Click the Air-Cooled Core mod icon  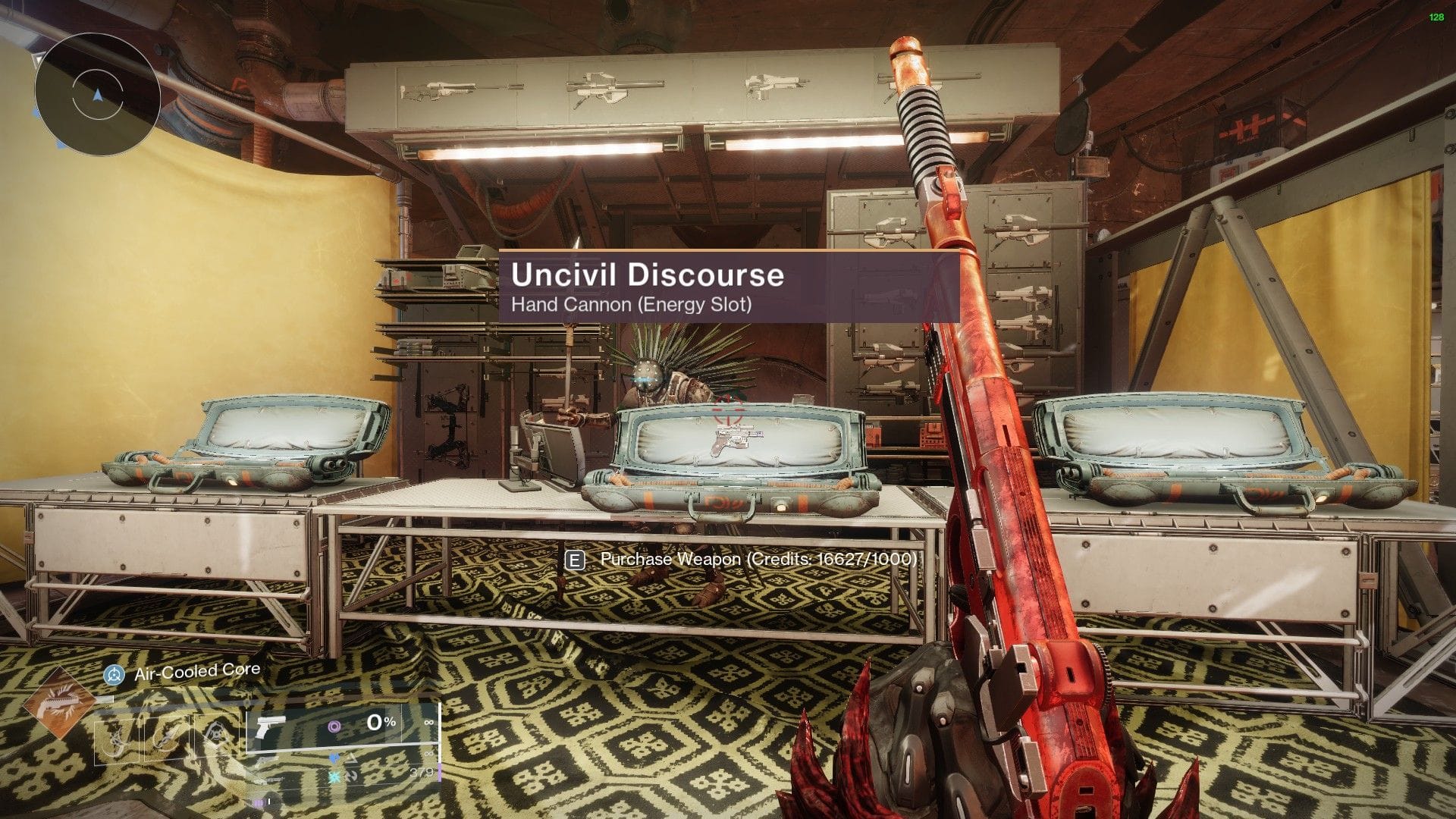pyautogui.click(x=115, y=675)
